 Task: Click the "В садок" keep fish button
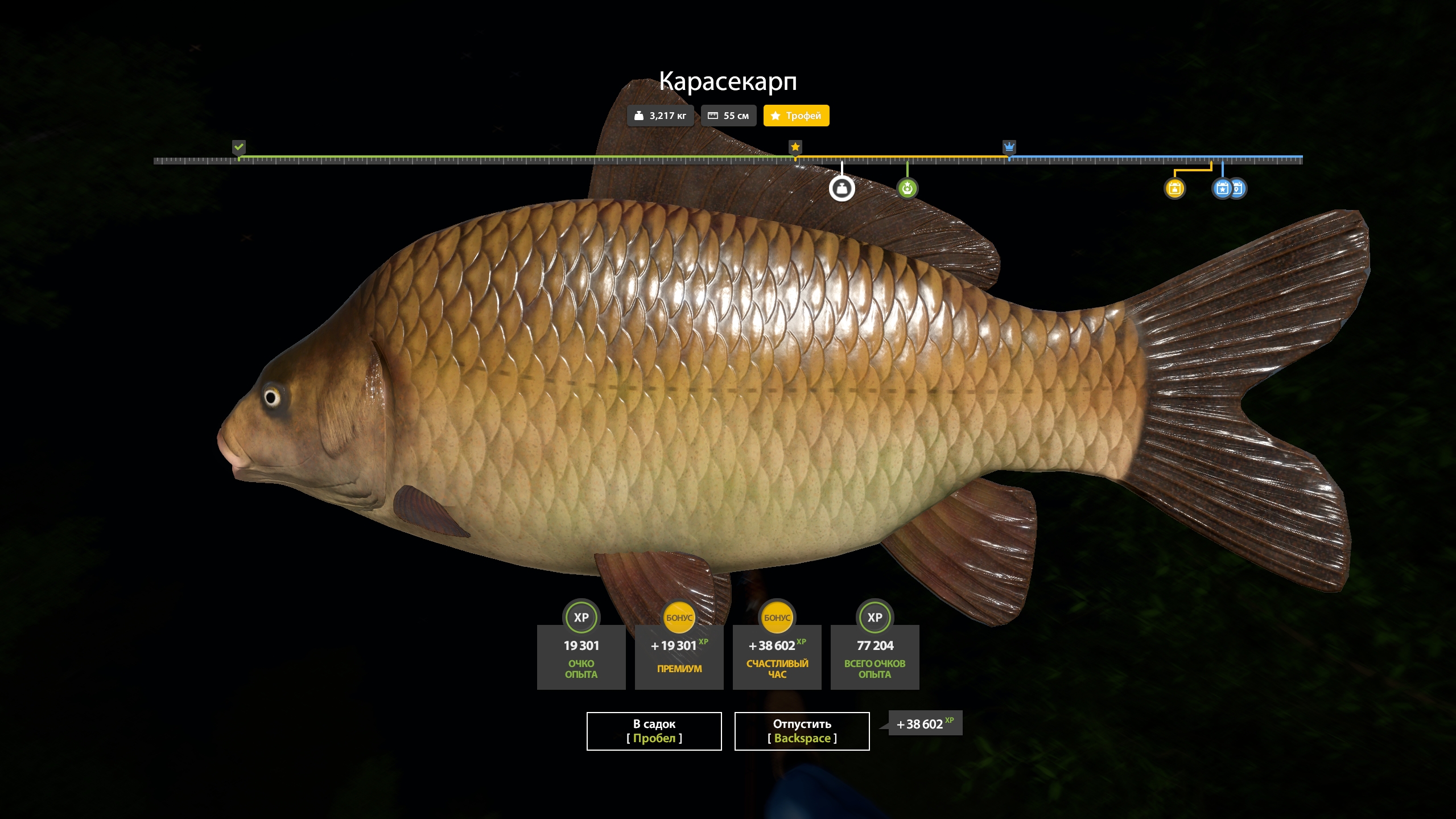[x=654, y=731]
